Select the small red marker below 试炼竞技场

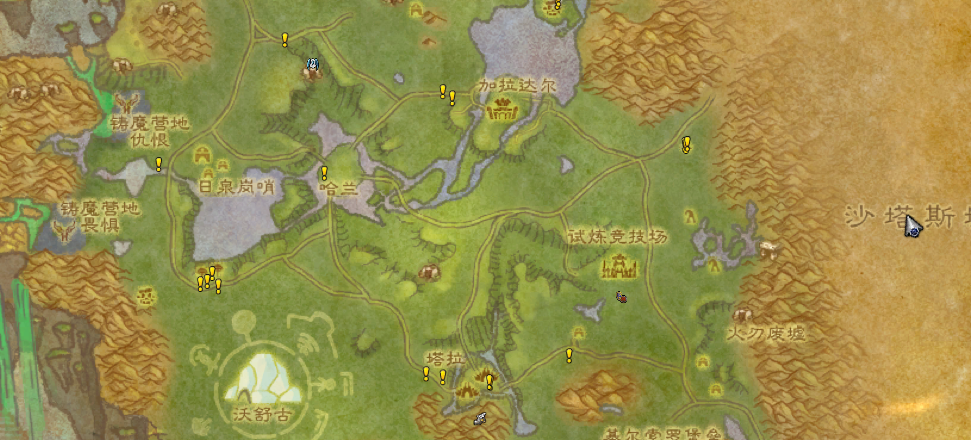621,296
